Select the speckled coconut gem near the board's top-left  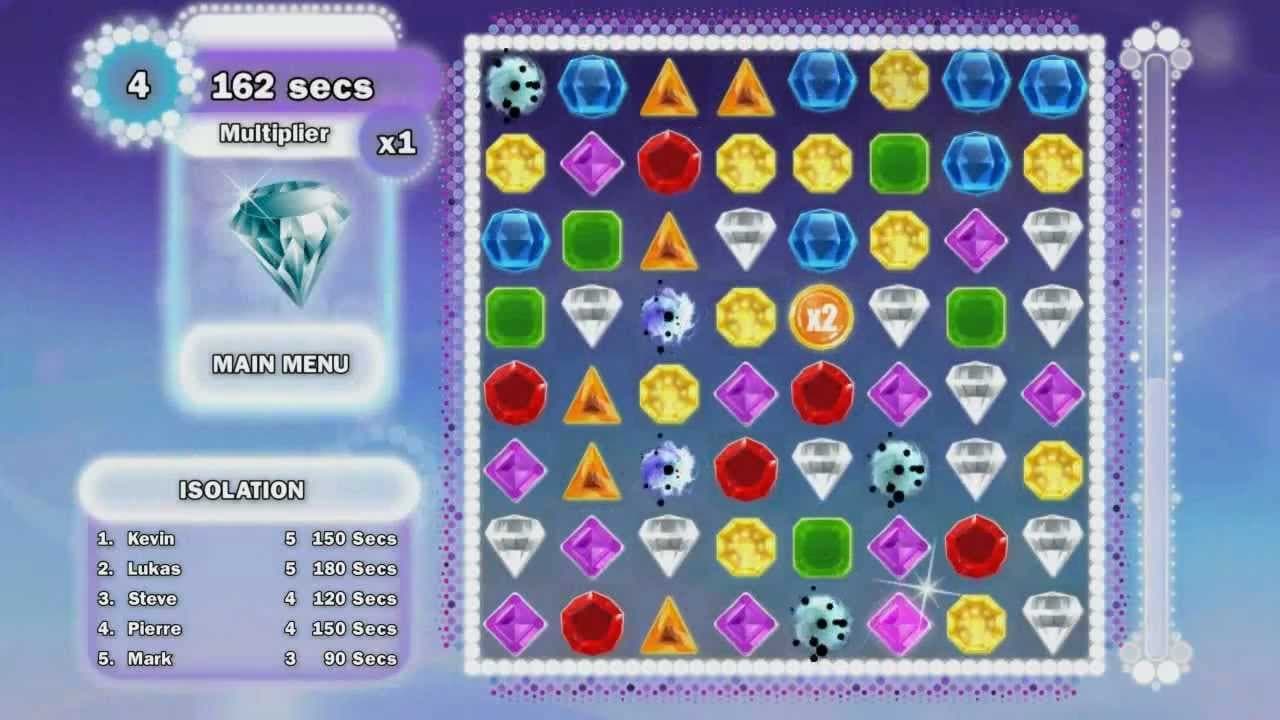point(516,84)
